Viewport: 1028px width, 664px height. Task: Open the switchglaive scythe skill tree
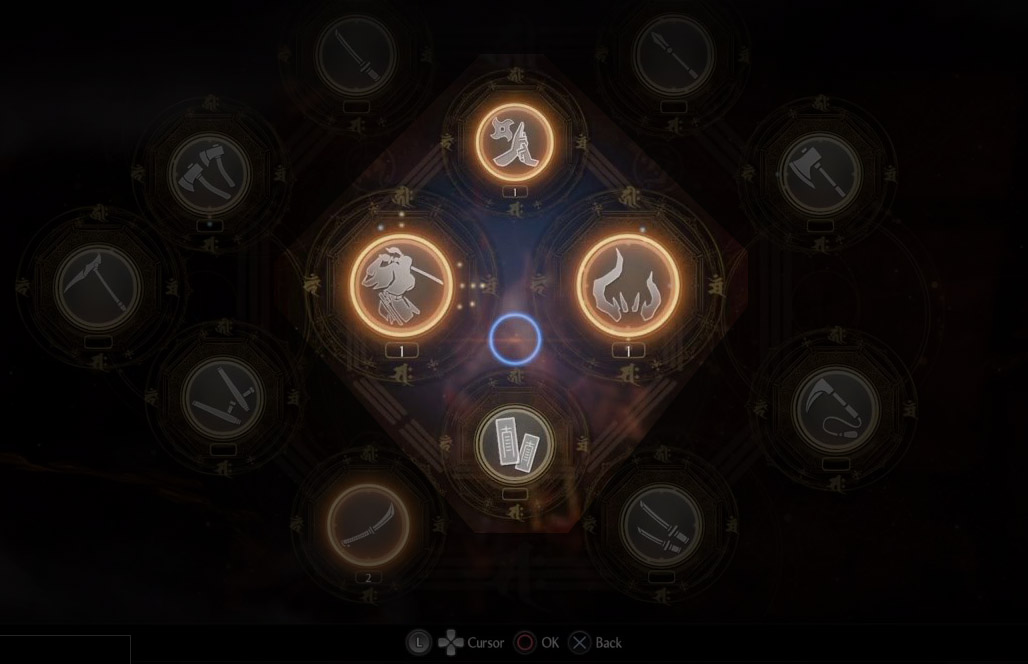coord(97,287)
